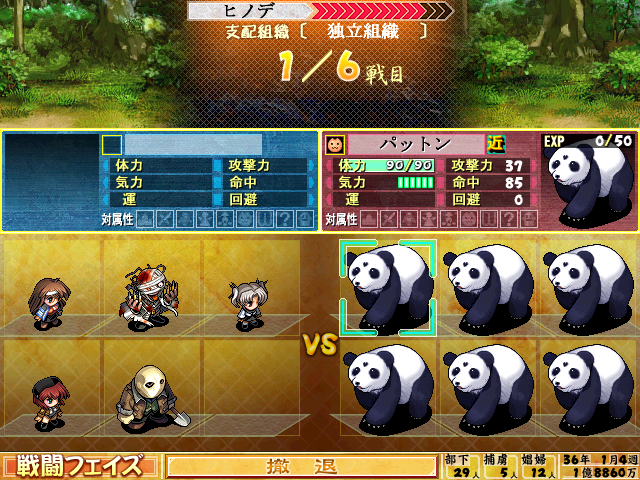Choose the silver-haired girl unit
This screenshot has height=480, width=640.
click(x=248, y=304)
